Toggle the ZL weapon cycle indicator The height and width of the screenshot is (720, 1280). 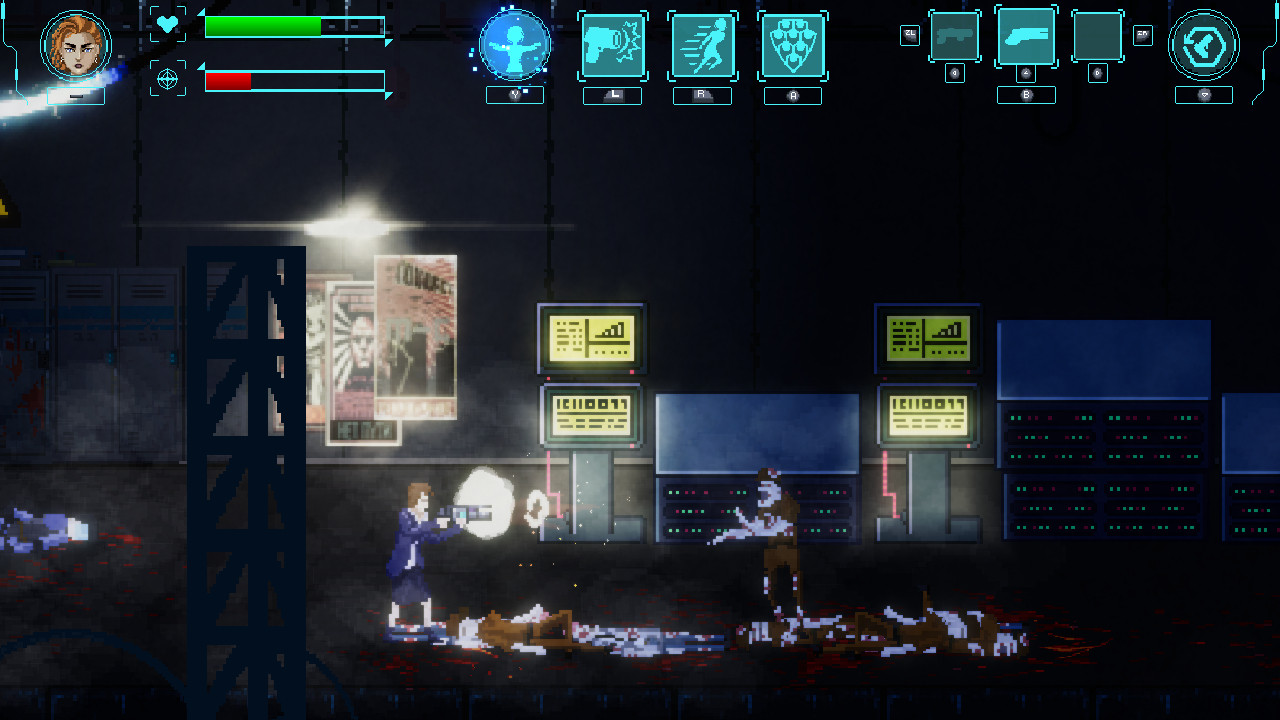tap(908, 35)
